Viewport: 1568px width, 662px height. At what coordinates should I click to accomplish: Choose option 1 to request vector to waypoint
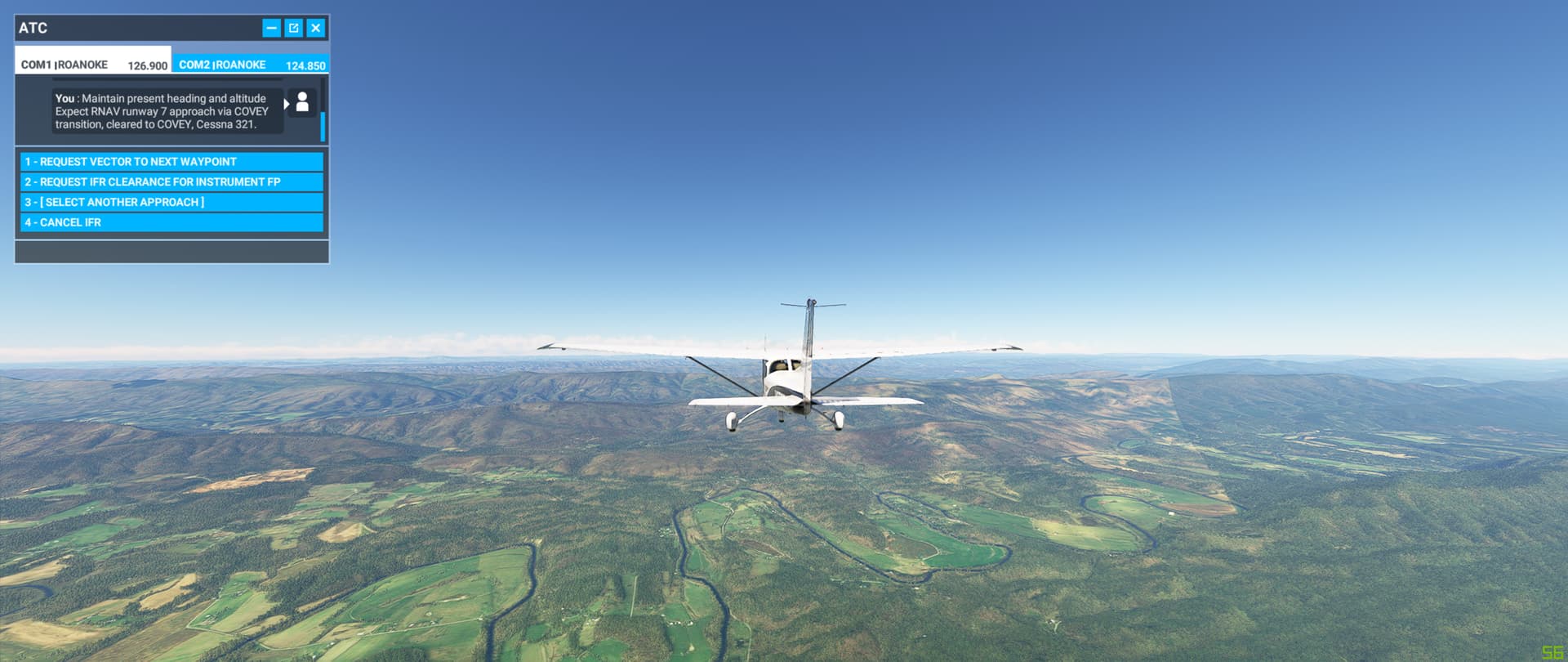(170, 161)
